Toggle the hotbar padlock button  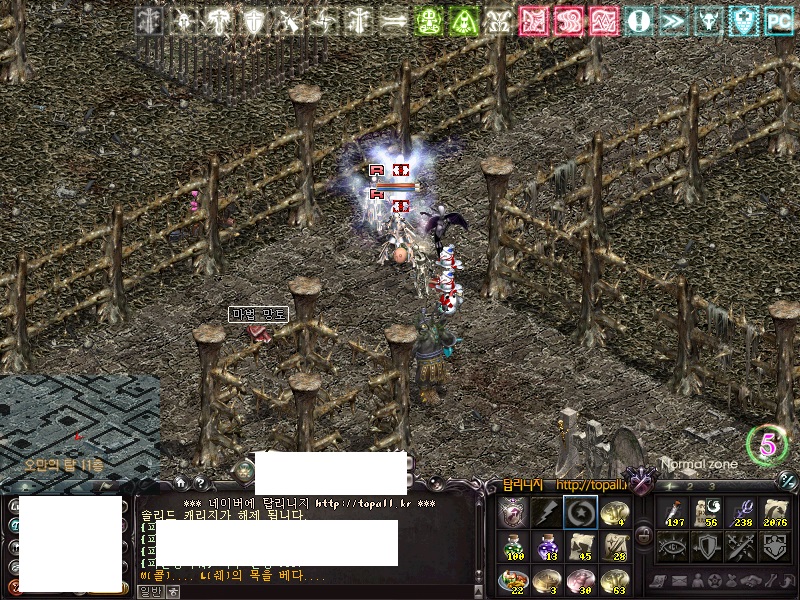point(644,535)
